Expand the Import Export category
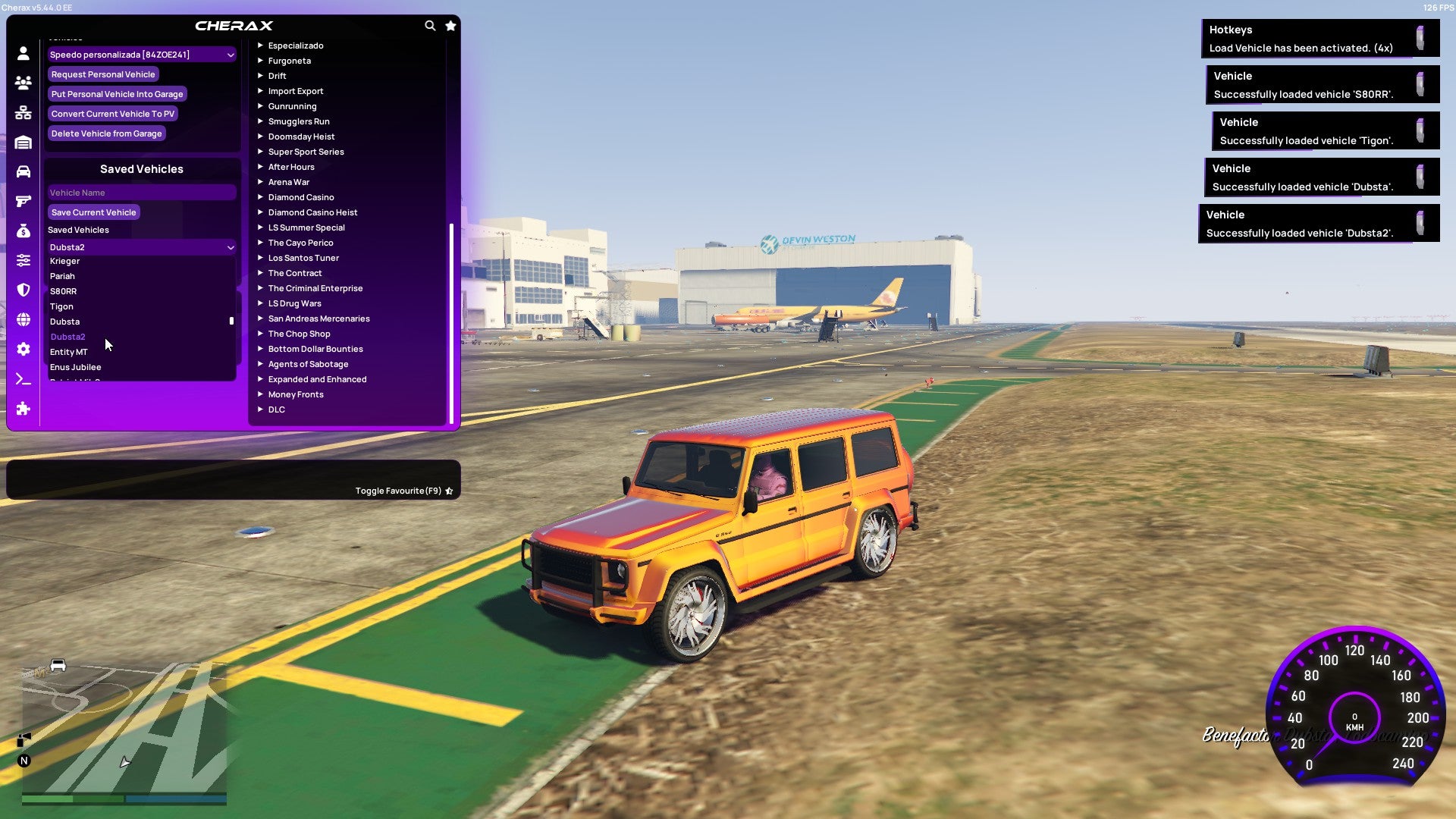The width and height of the screenshot is (1456, 819). pyautogui.click(x=296, y=91)
